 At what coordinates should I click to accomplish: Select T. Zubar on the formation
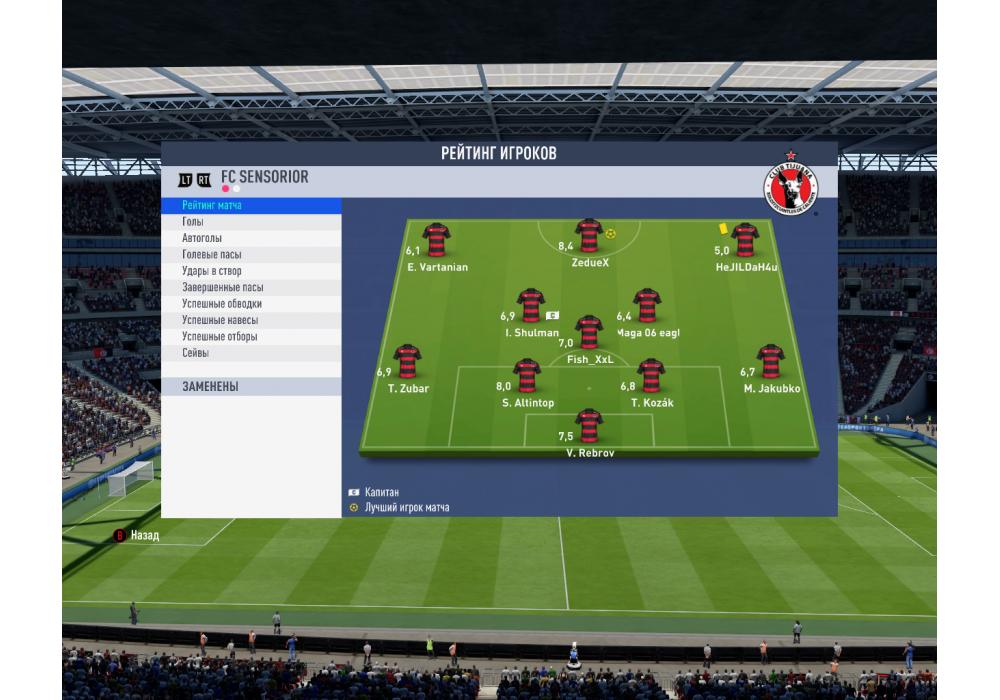pos(407,361)
